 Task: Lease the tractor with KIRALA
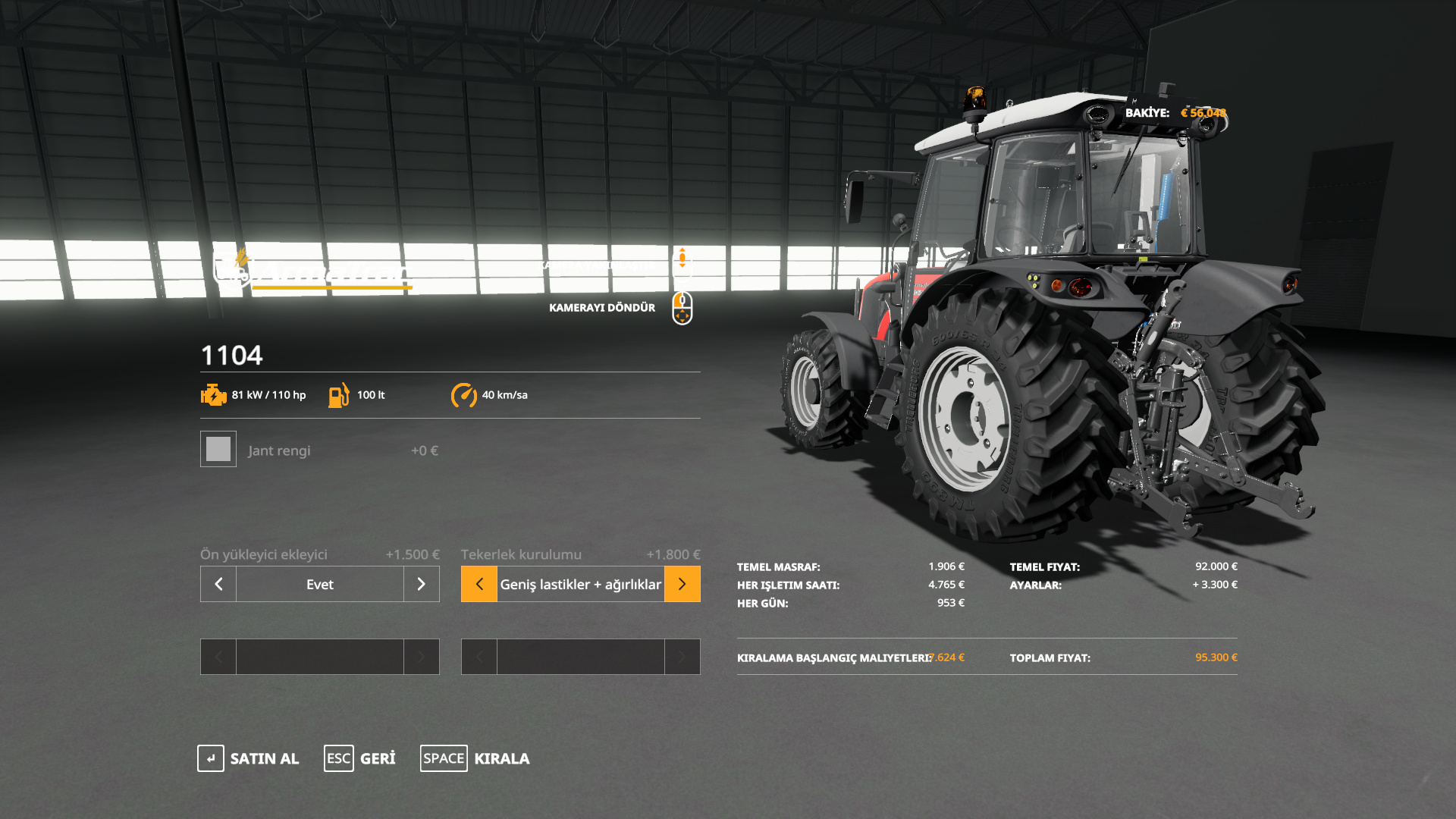(x=475, y=758)
